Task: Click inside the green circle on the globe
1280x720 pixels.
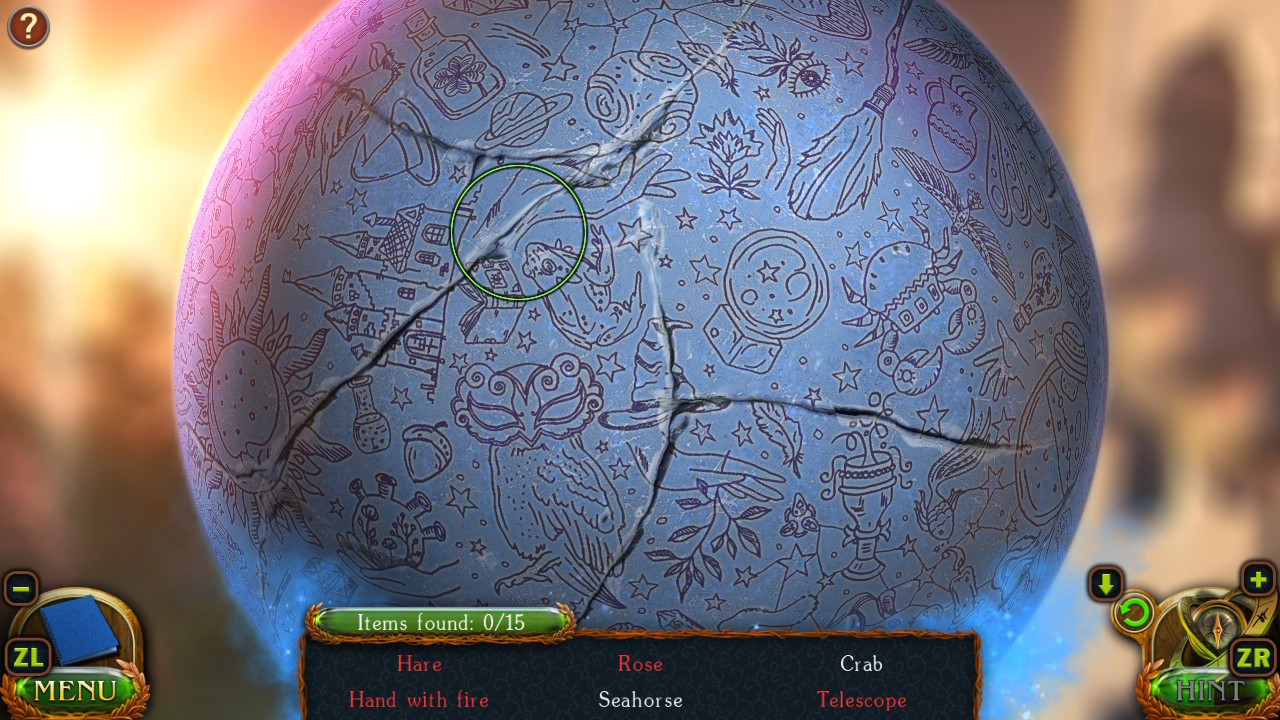Action: pos(519,232)
